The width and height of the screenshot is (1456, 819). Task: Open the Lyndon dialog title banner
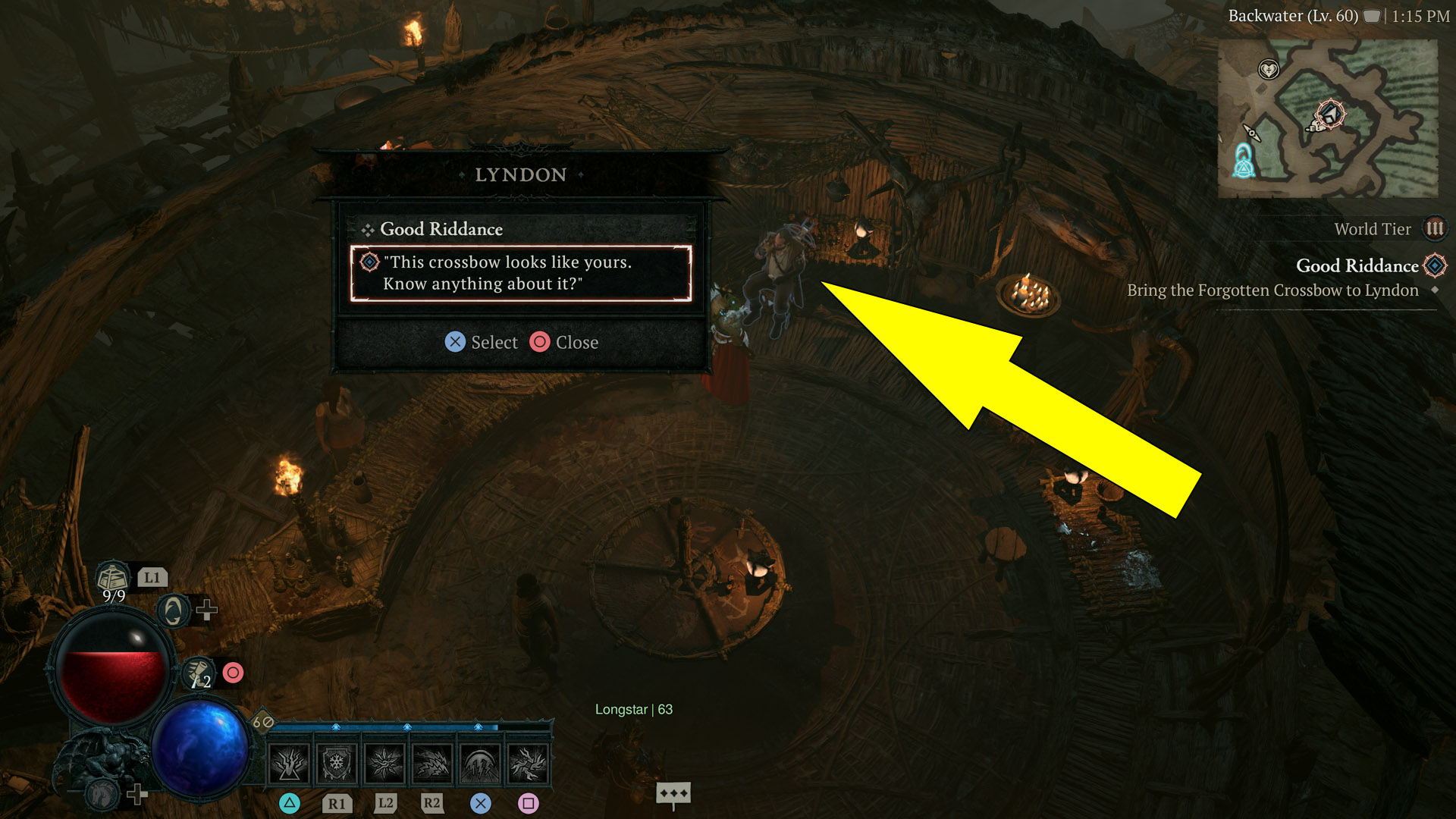(x=520, y=174)
